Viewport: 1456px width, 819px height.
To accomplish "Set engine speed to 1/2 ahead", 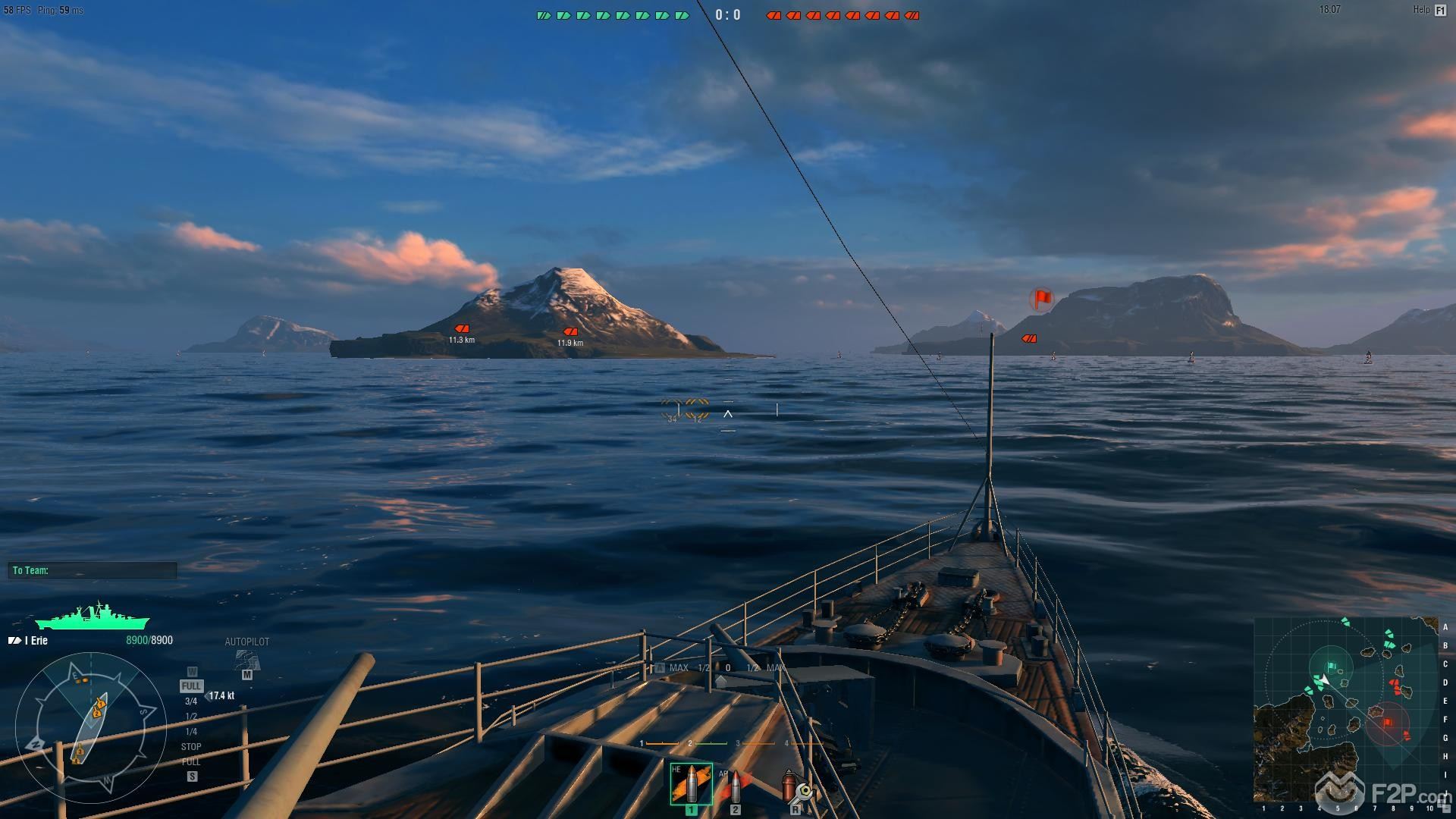I will (x=191, y=717).
